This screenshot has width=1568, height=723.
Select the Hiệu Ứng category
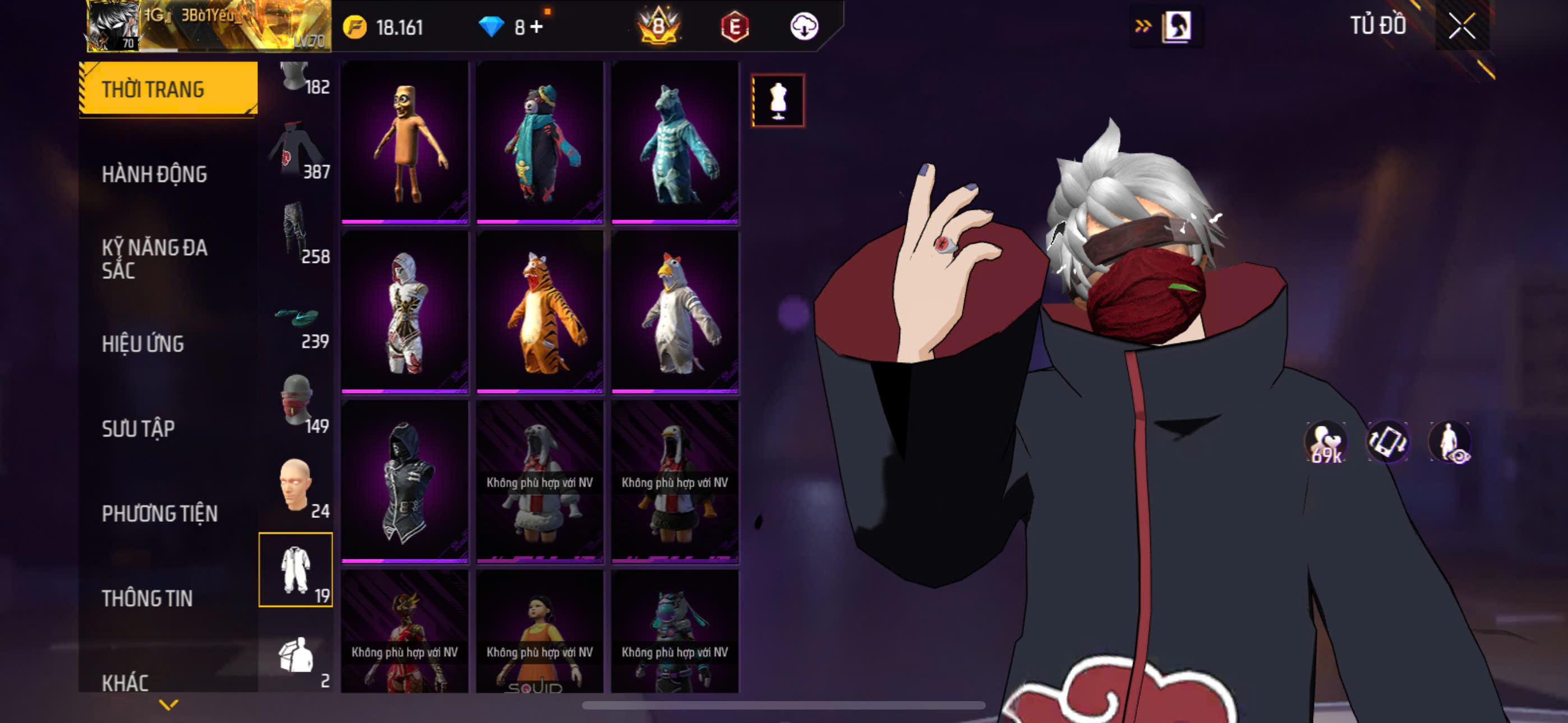tap(143, 344)
